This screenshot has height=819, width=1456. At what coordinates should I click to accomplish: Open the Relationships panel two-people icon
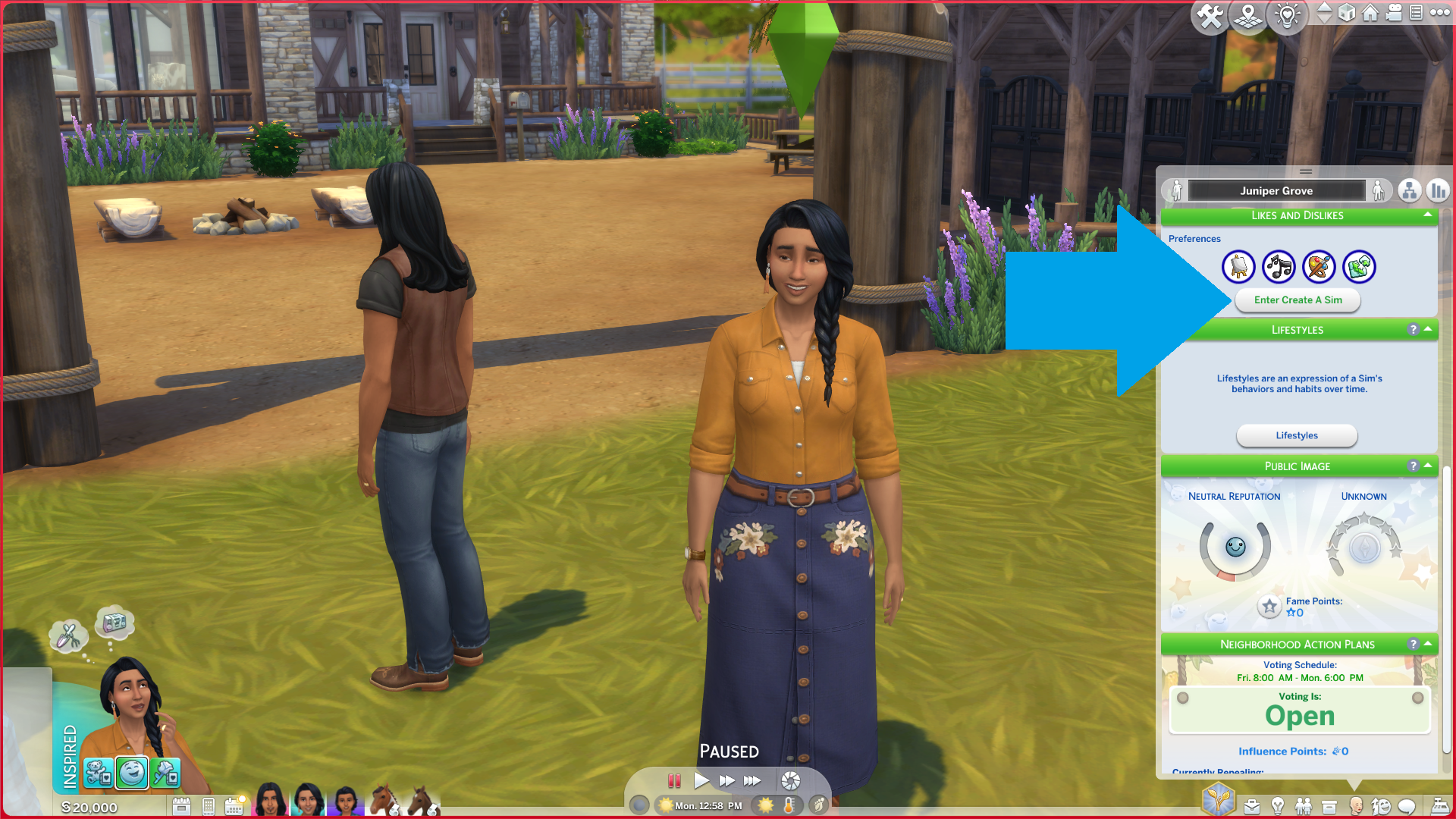pos(1305,806)
